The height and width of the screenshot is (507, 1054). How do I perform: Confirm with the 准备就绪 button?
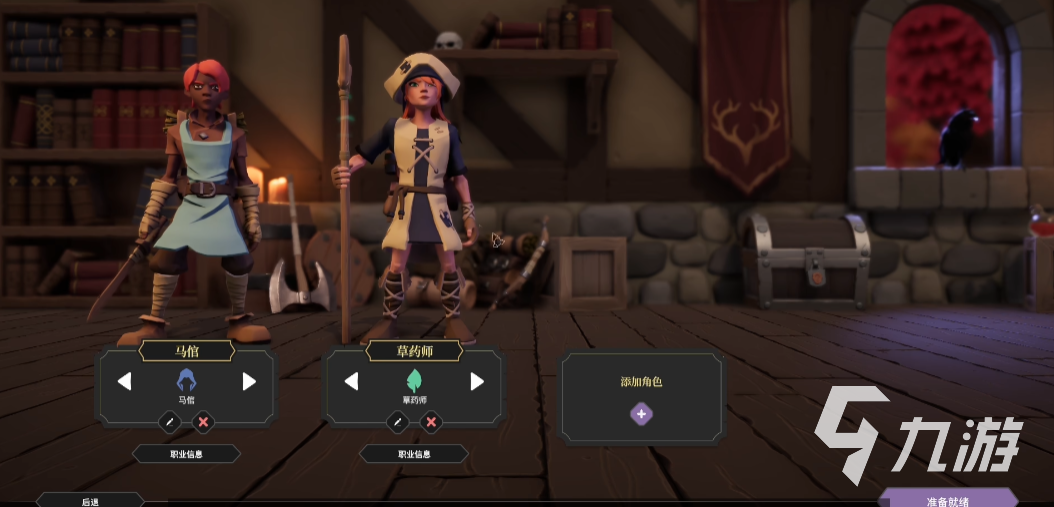point(947,499)
